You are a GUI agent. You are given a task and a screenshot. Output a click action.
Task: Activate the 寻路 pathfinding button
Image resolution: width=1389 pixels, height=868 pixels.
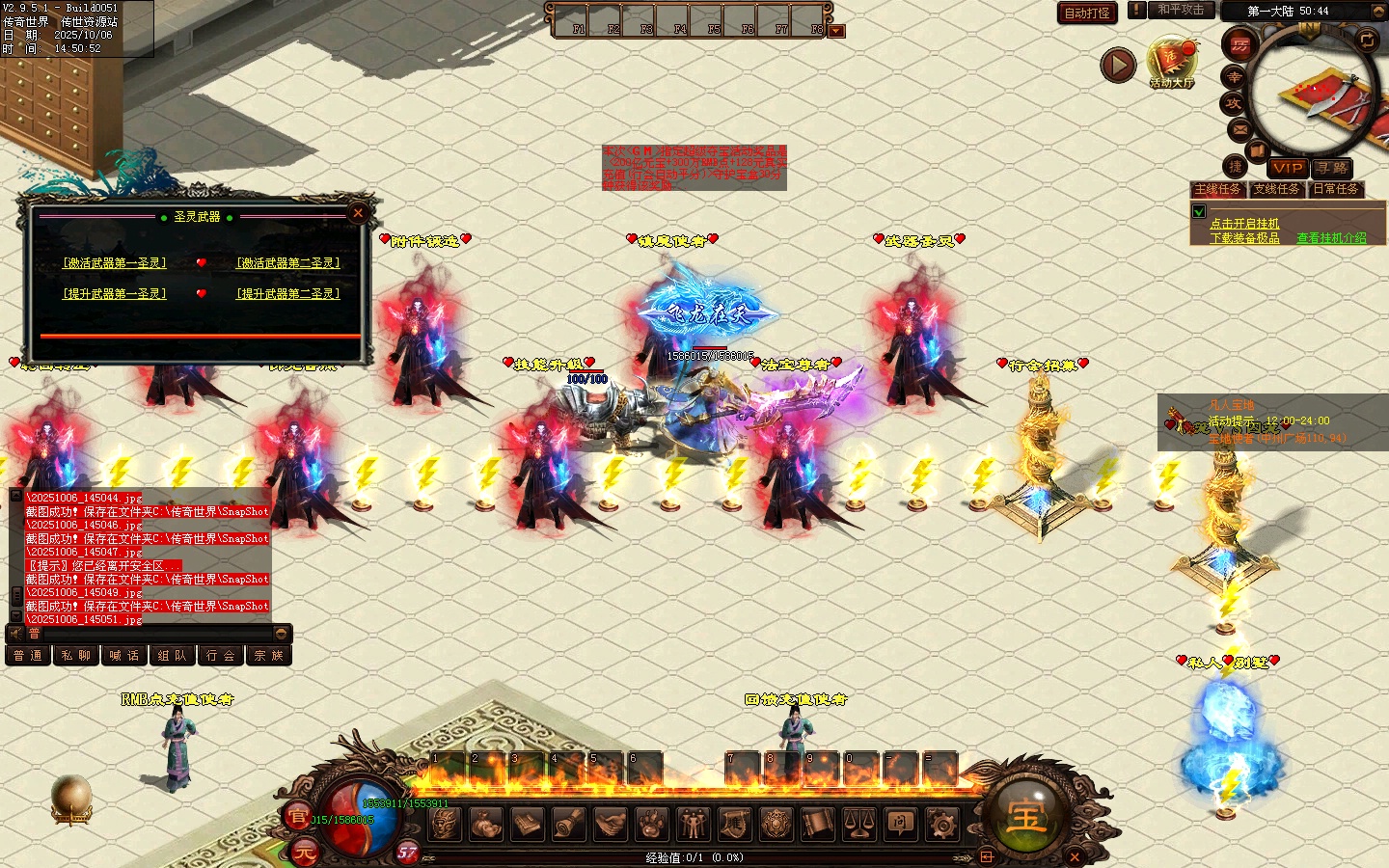point(1332,168)
